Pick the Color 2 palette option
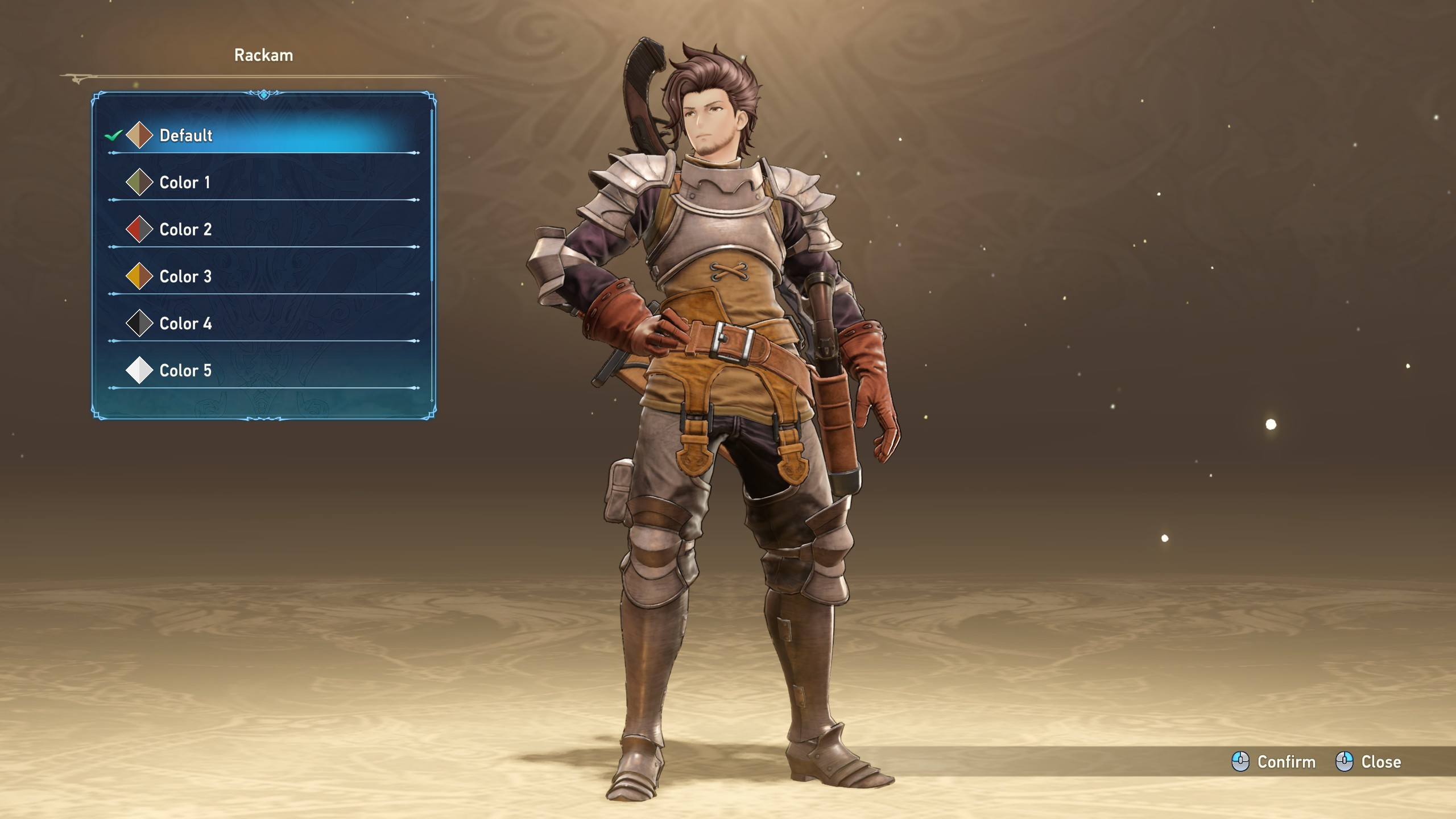1456x819 pixels. tap(185, 230)
